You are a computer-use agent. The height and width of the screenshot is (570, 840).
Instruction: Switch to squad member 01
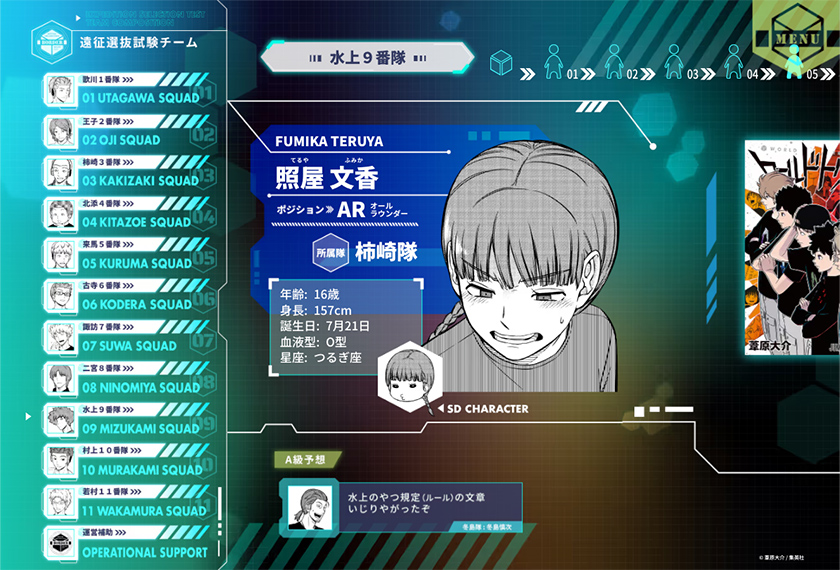pyautogui.click(x=556, y=64)
